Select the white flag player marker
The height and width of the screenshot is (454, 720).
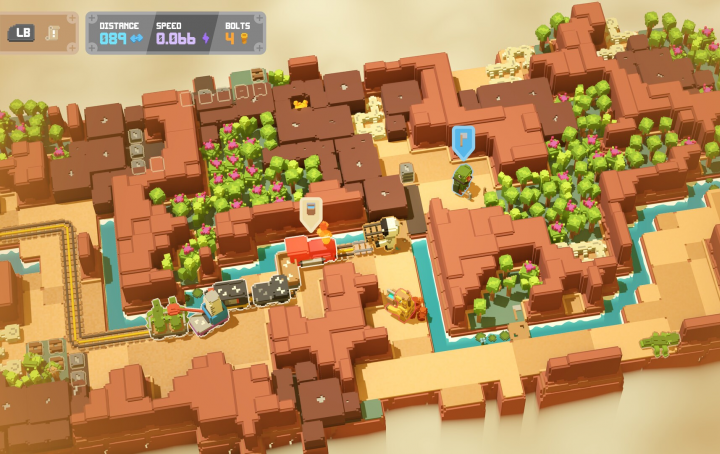click(x=311, y=212)
